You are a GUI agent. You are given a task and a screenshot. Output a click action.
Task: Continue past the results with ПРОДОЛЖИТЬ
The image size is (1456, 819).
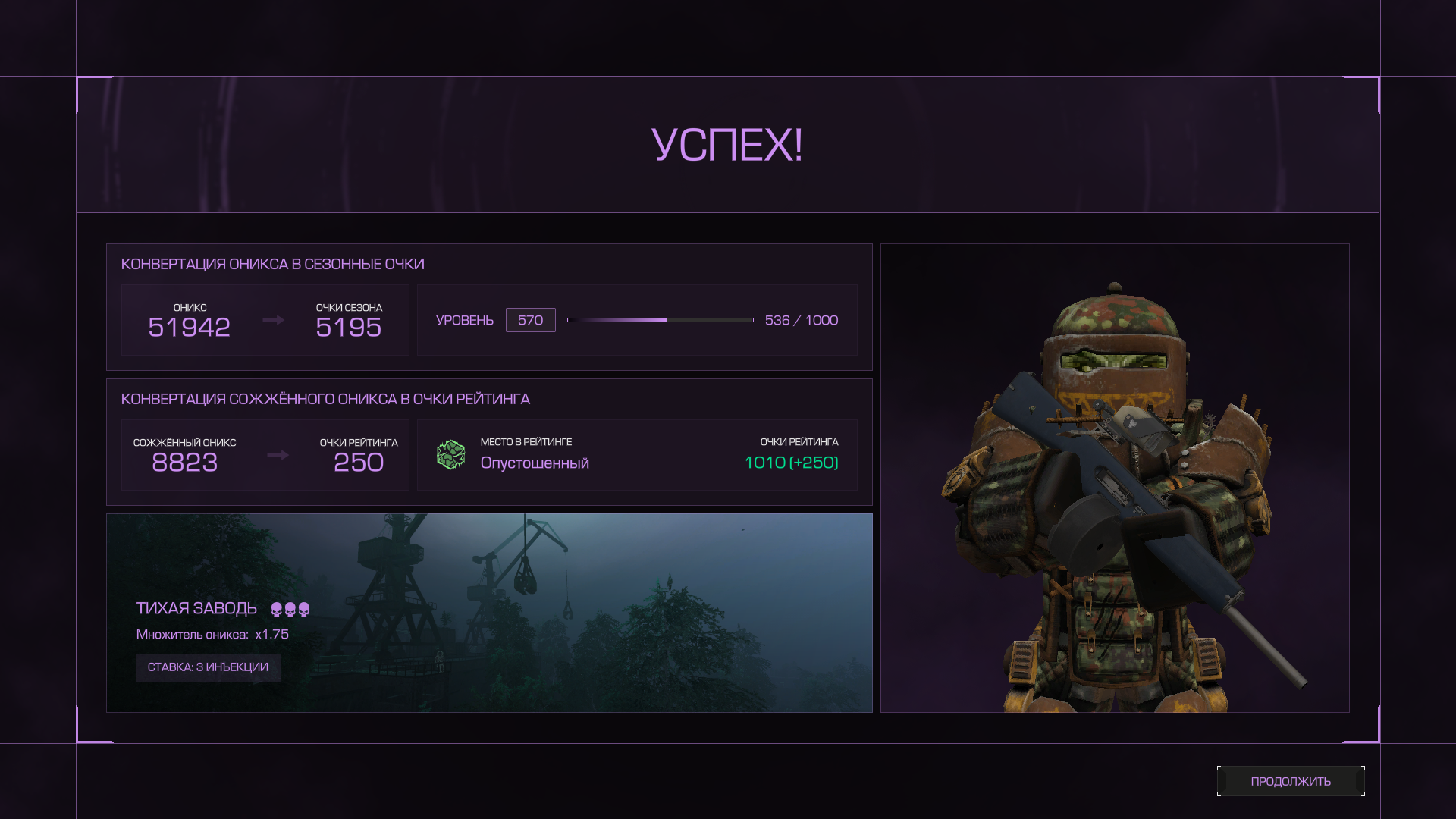(x=1290, y=781)
